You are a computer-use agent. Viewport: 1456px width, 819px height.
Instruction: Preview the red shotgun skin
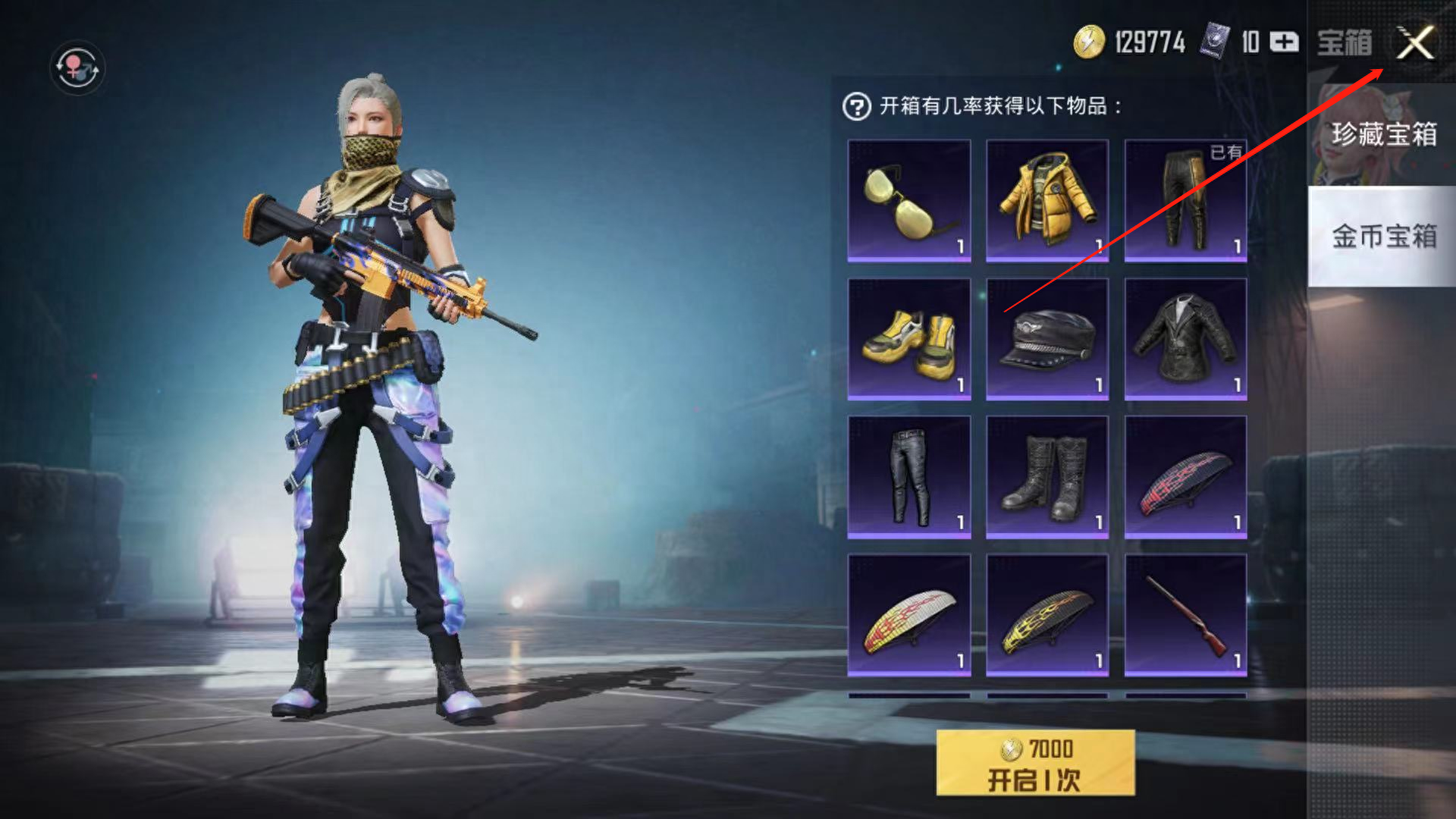pos(1185,615)
